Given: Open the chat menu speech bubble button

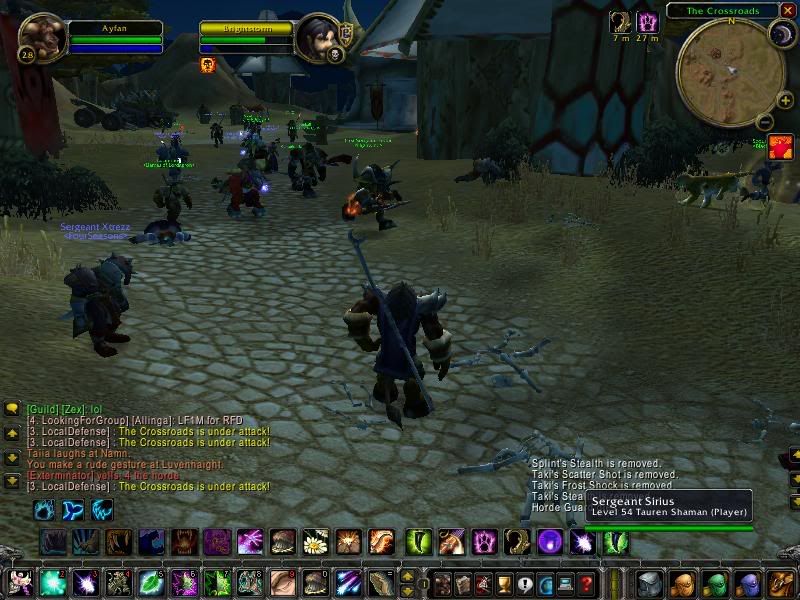Looking at the screenshot, I should coord(12,409).
